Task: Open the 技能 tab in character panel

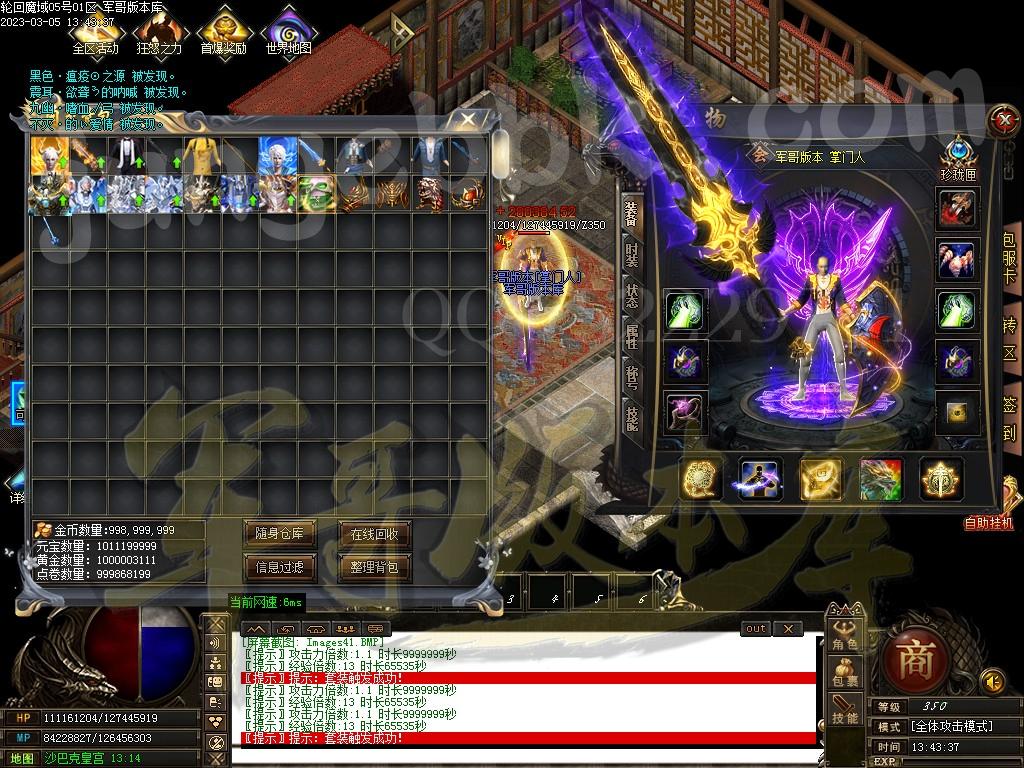Action: pos(631,418)
